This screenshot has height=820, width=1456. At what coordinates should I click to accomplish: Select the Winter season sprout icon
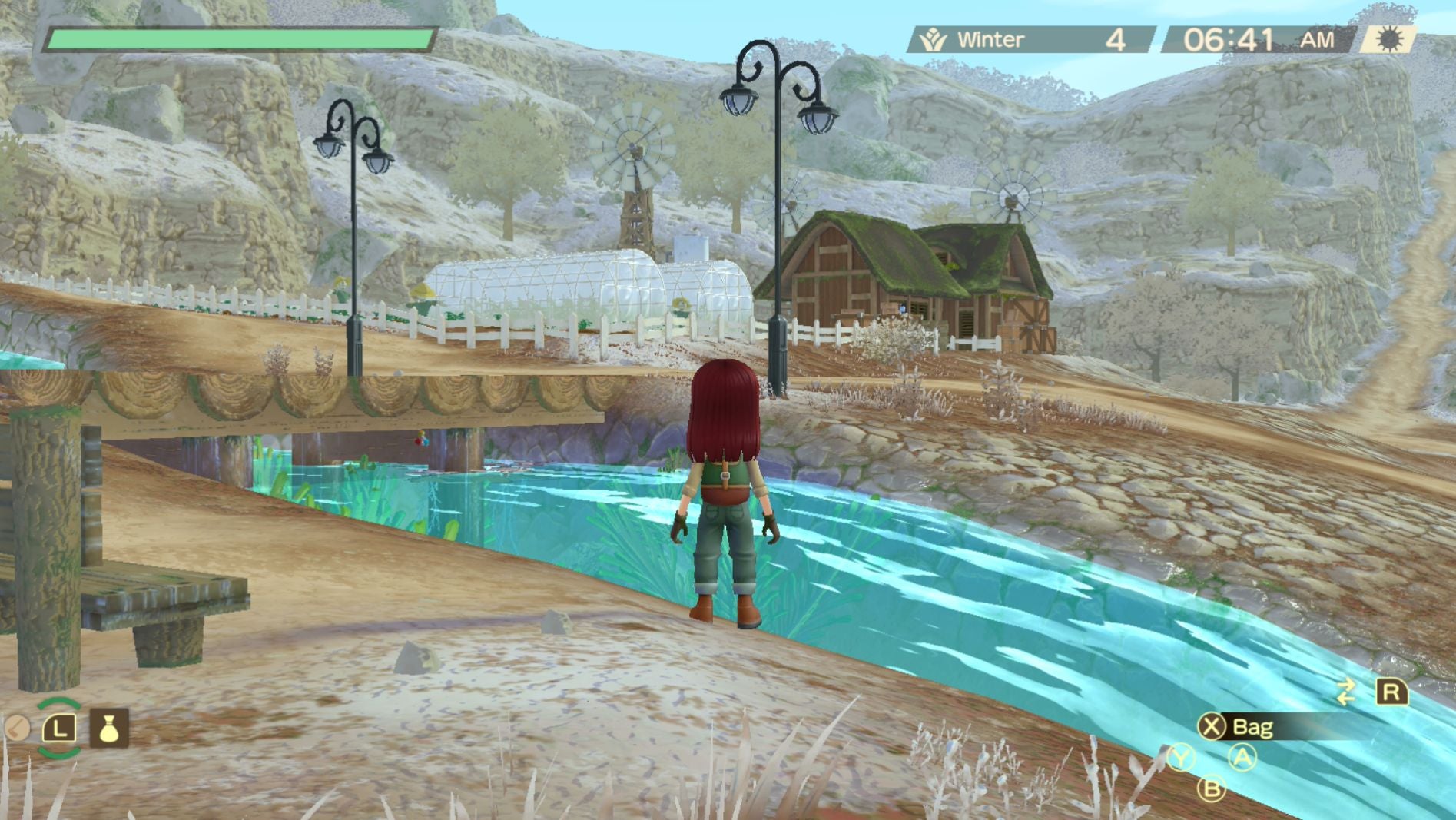pos(932,37)
